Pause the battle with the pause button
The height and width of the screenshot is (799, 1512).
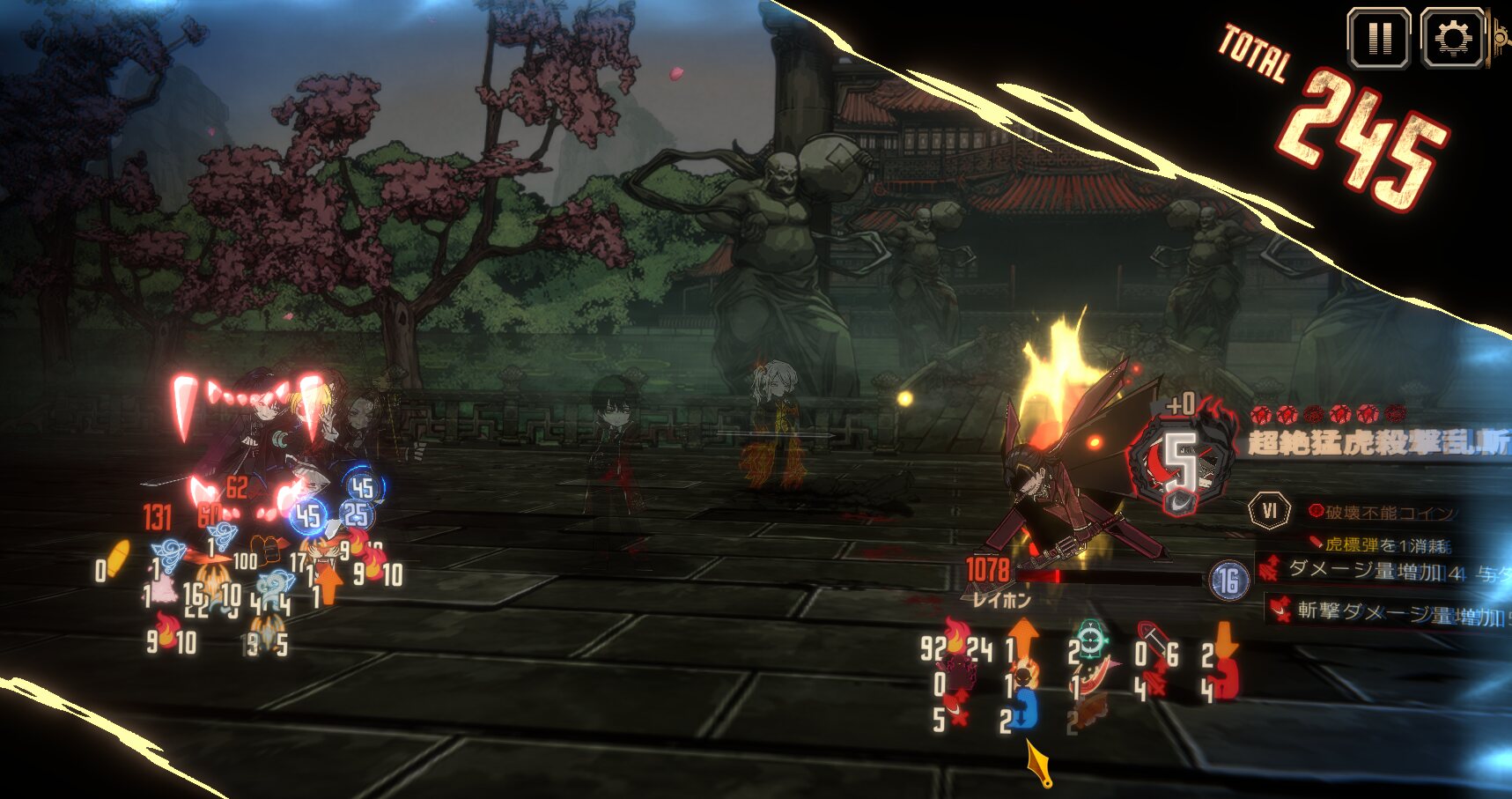tap(1379, 38)
